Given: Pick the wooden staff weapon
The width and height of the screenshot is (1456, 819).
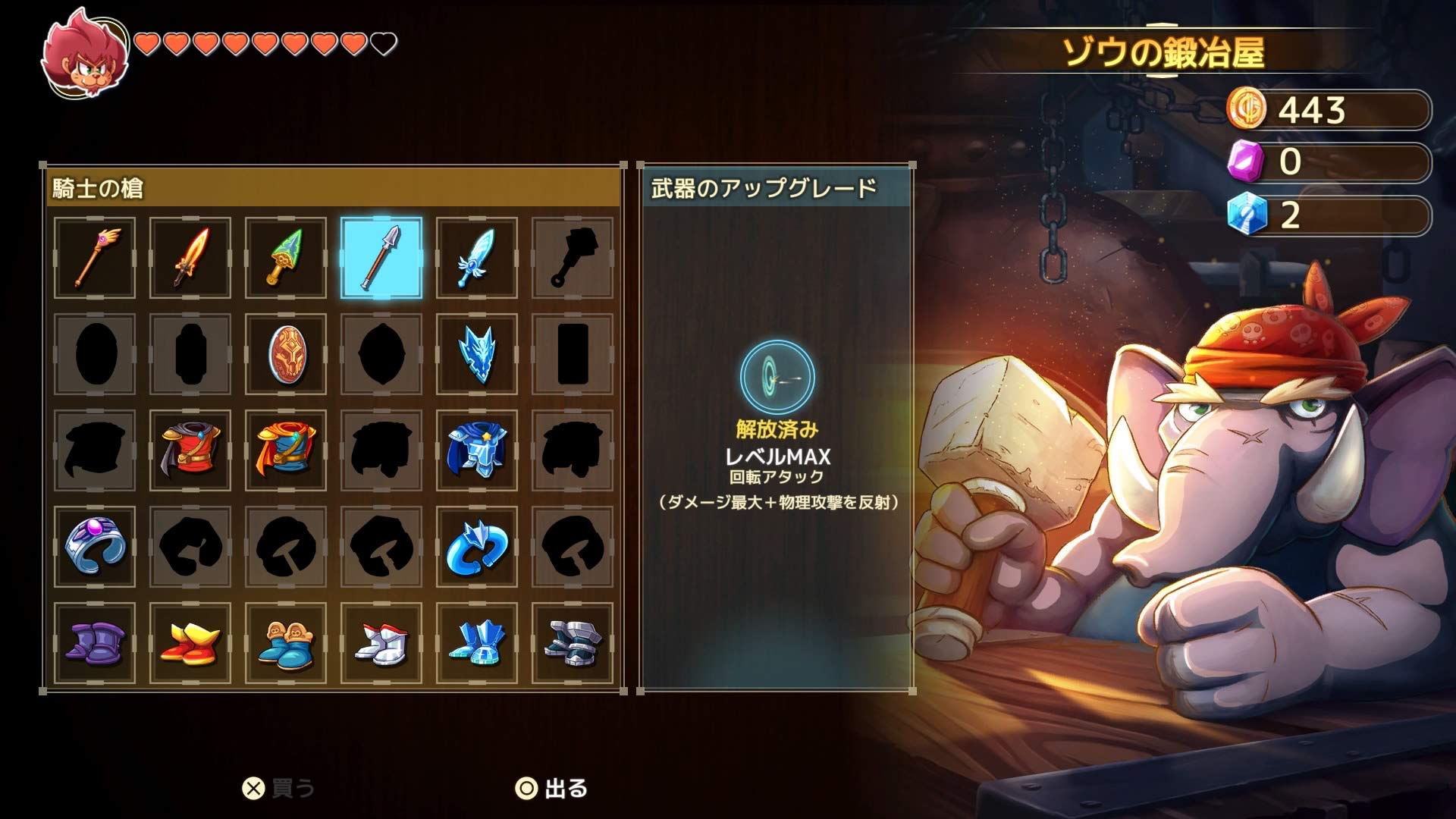Looking at the screenshot, I should point(94,258).
